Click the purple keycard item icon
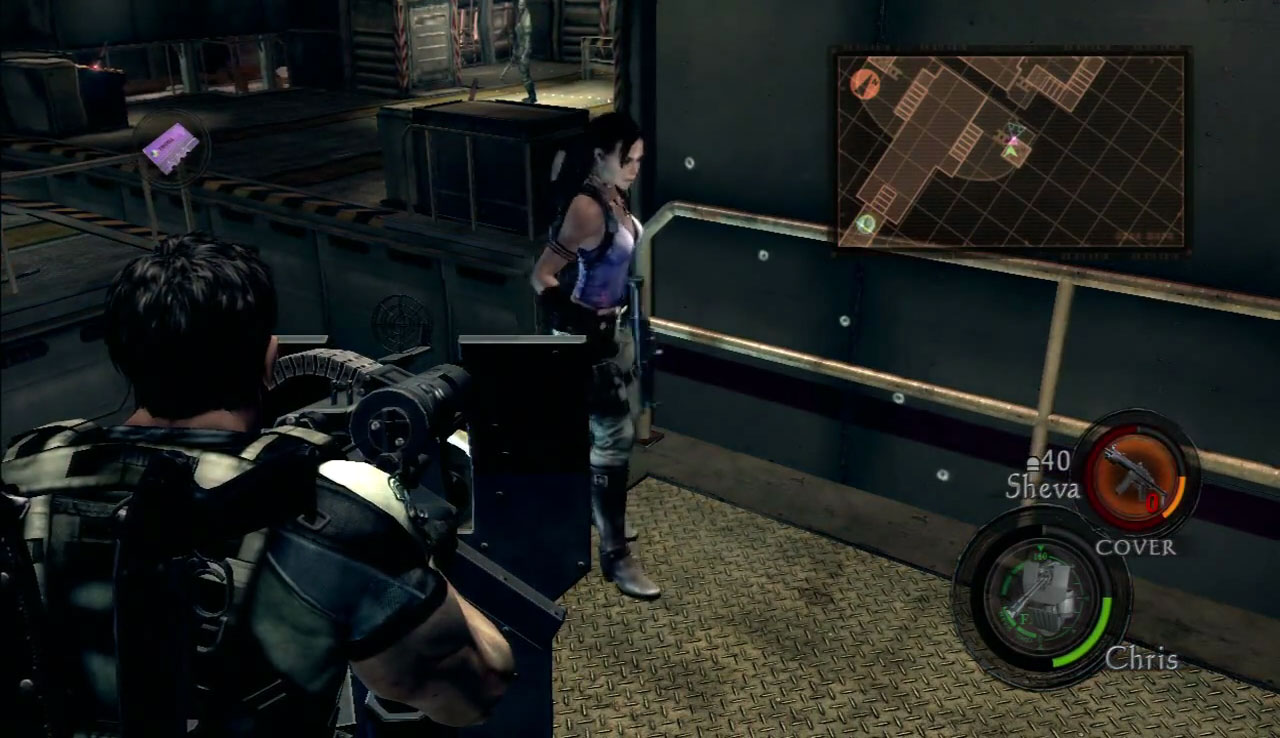This screenshot has width=1280, height=738. pyautogui.click(x=171, y=149)
